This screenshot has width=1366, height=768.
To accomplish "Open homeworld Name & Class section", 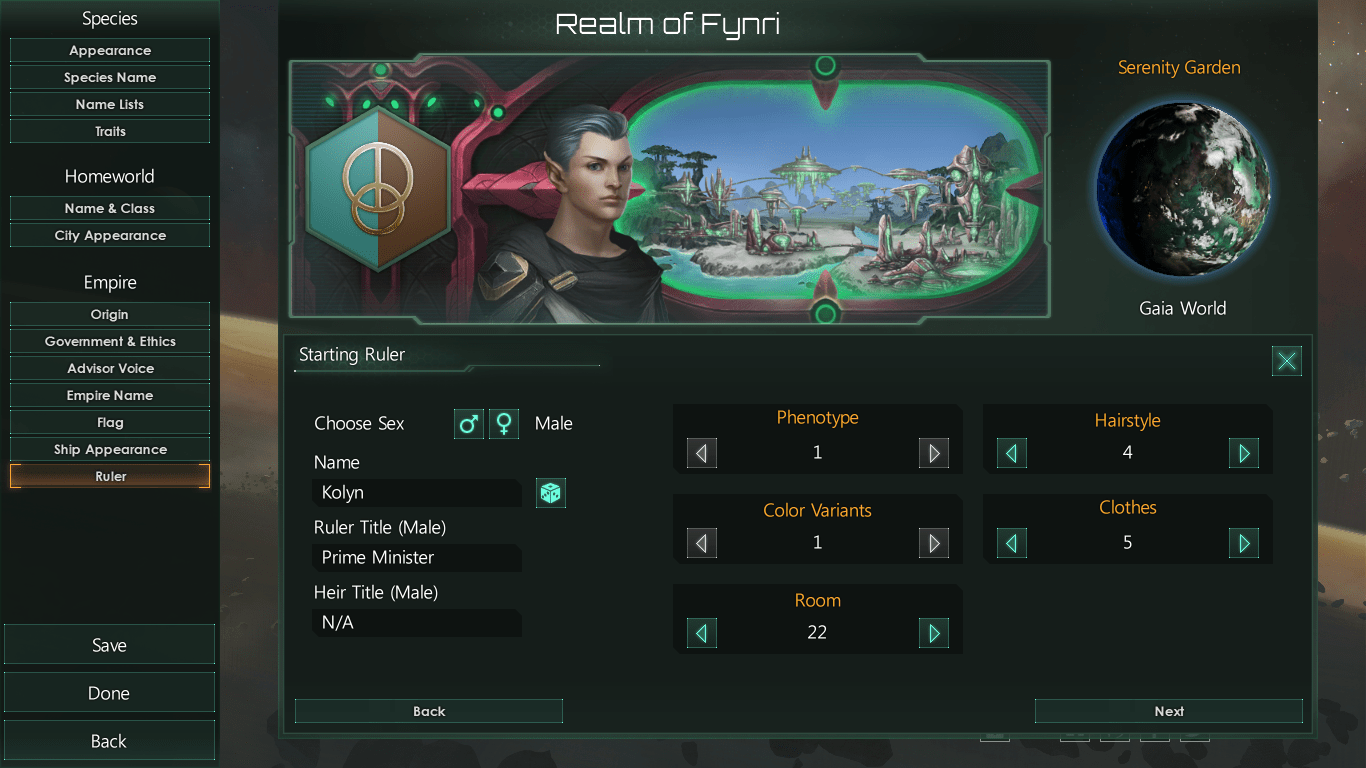I will 110,208.
